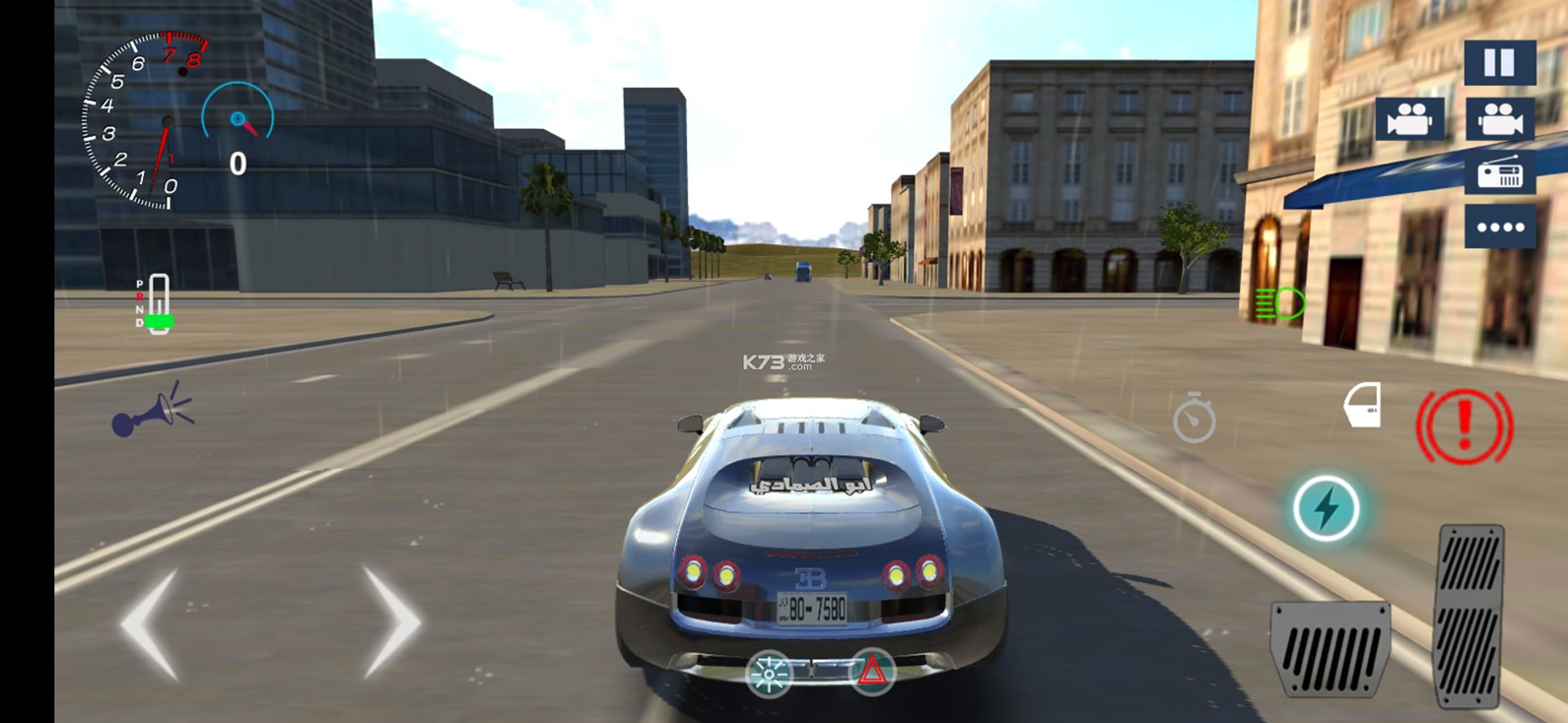Image resolution: width=1568 pixels, height=723 pixels.
Task: Click the camera icon with lens pointing right
Action: pyautogui.click(x=1499, y=119)
